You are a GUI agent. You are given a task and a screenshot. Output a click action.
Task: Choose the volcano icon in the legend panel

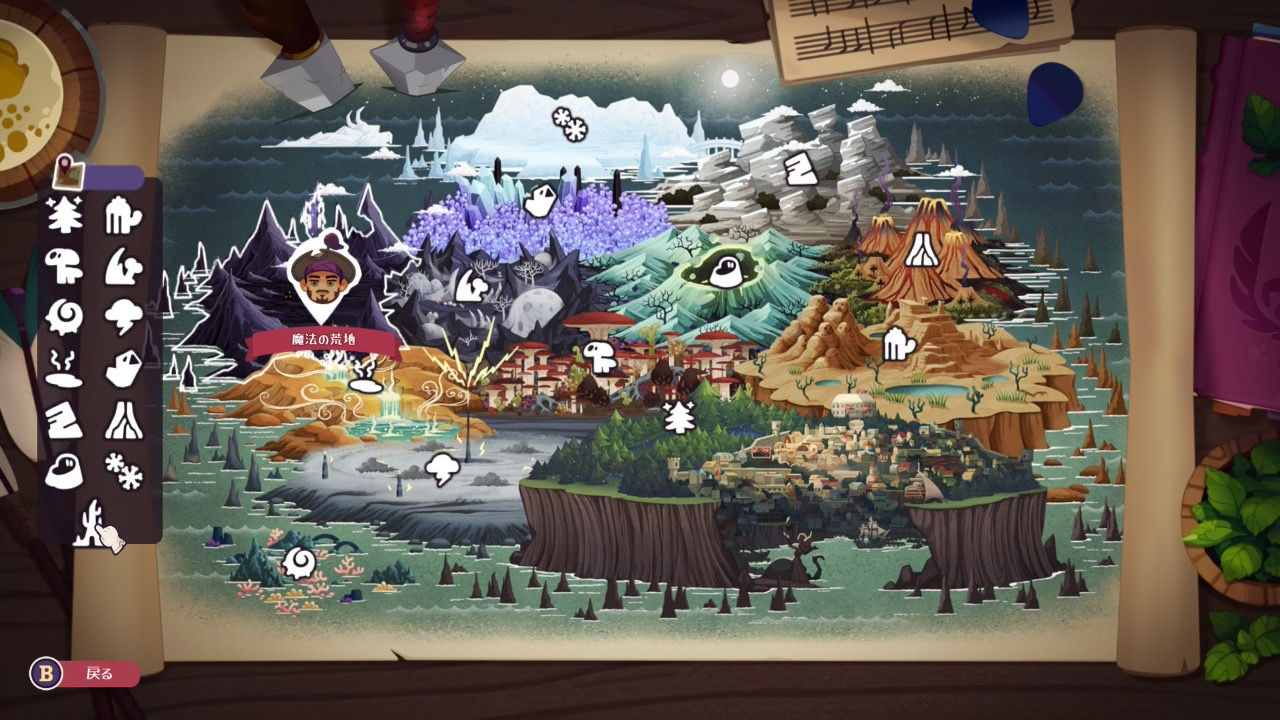click(124, 420)
